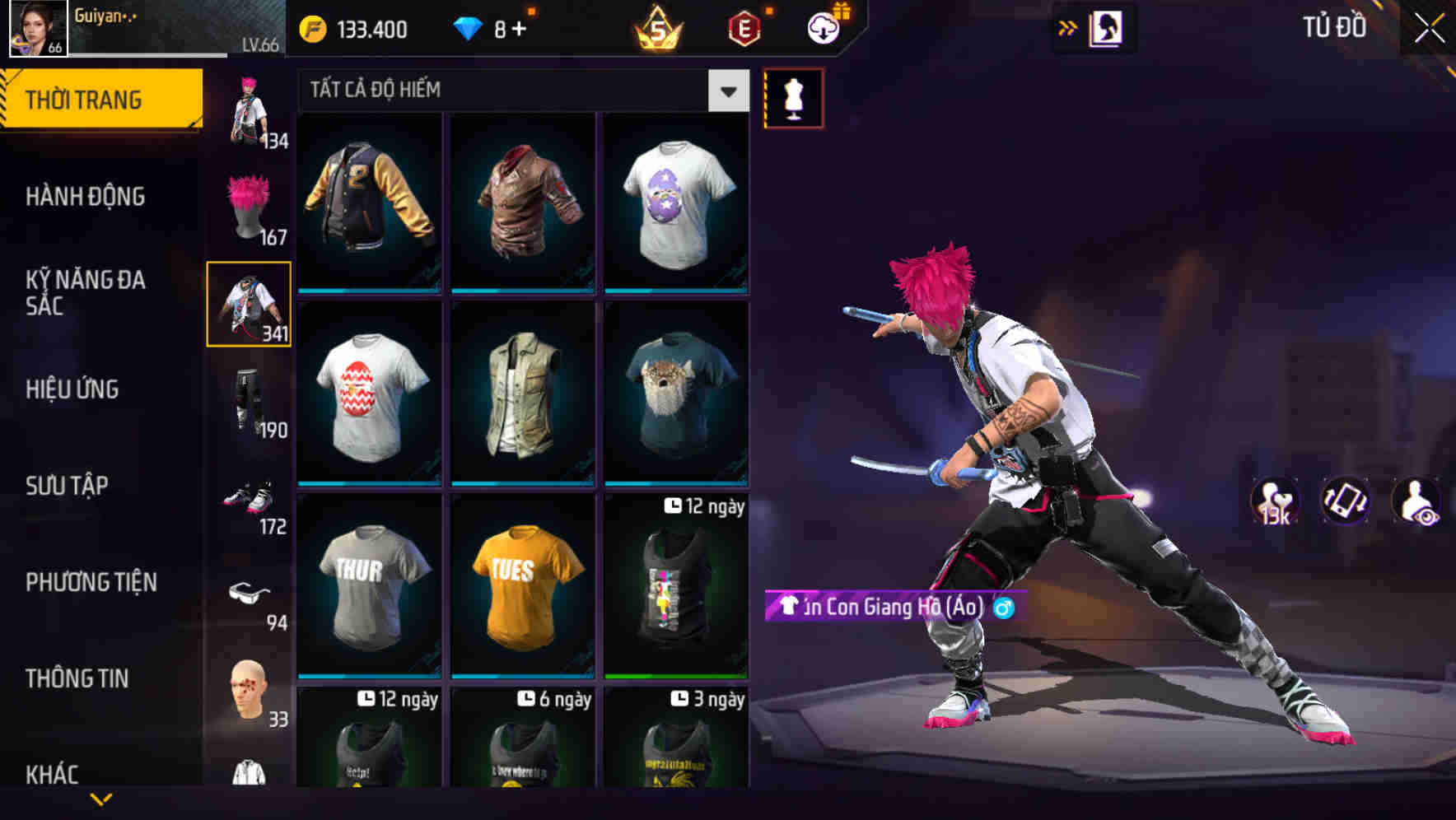
Task: Click the wardrobe portrait icon near Tủ Đồ
Action: [x=1104, y=27]
